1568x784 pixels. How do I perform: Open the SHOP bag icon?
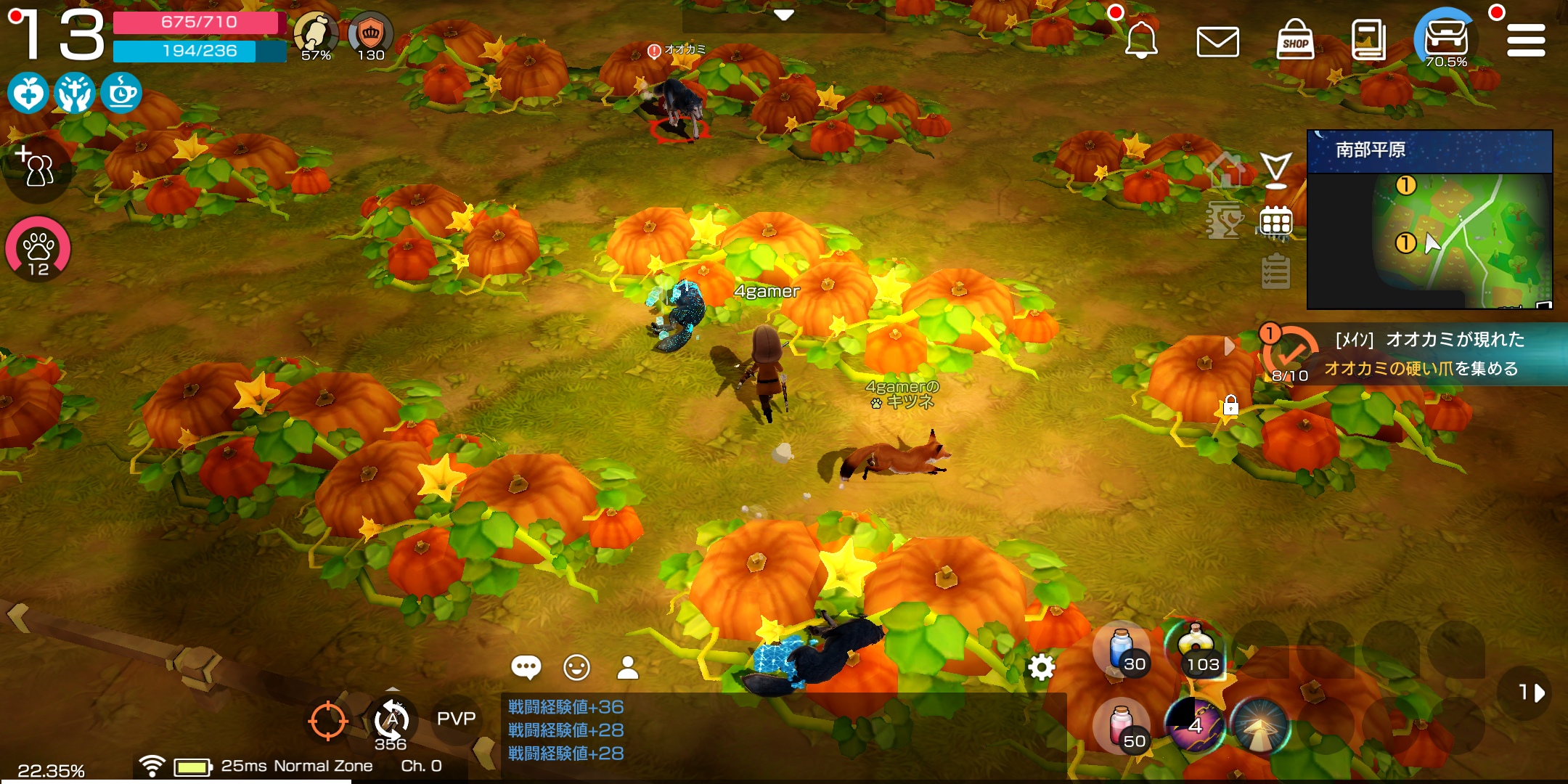(x=1295, y=40)
